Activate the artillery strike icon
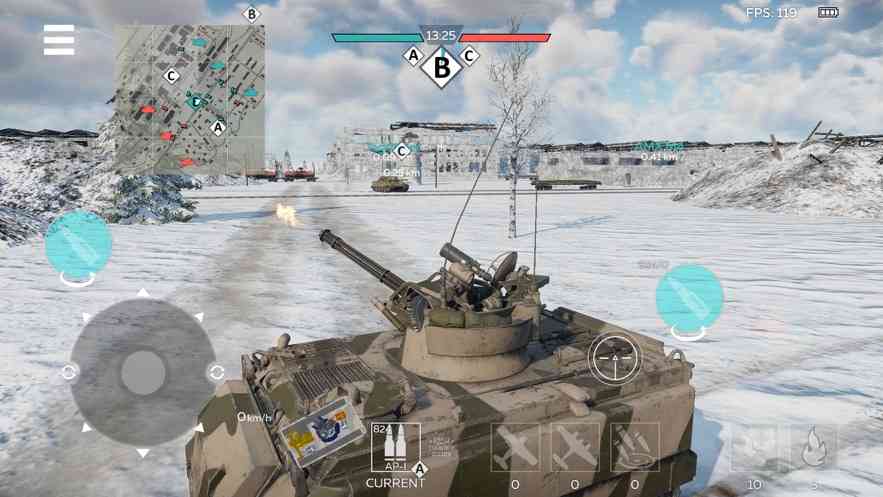This screenshot has width=883, height=497. (635, 447)
